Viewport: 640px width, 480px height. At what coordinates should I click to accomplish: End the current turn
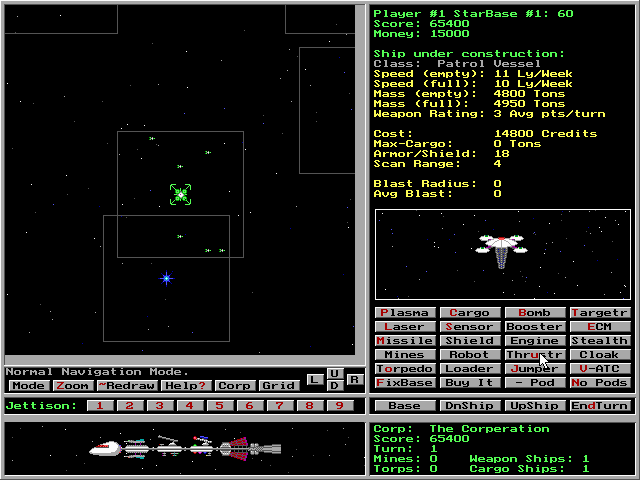click(600, 406)
